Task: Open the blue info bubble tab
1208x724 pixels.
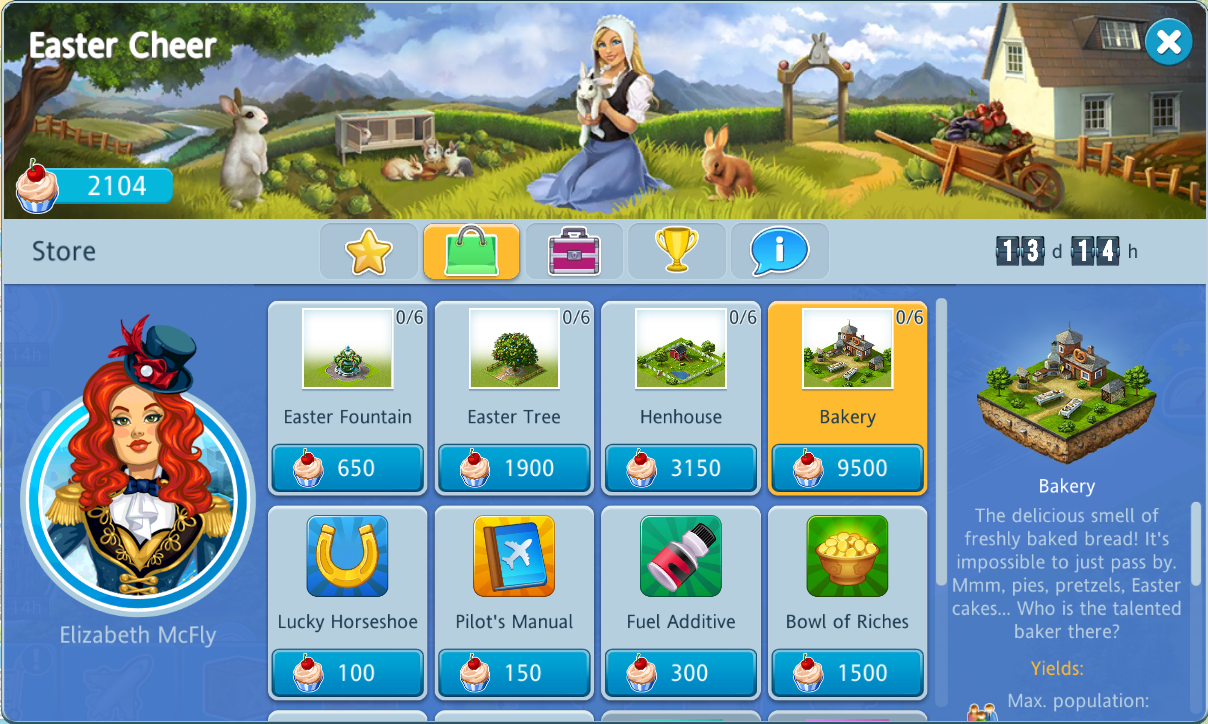Action: [779, 251]
